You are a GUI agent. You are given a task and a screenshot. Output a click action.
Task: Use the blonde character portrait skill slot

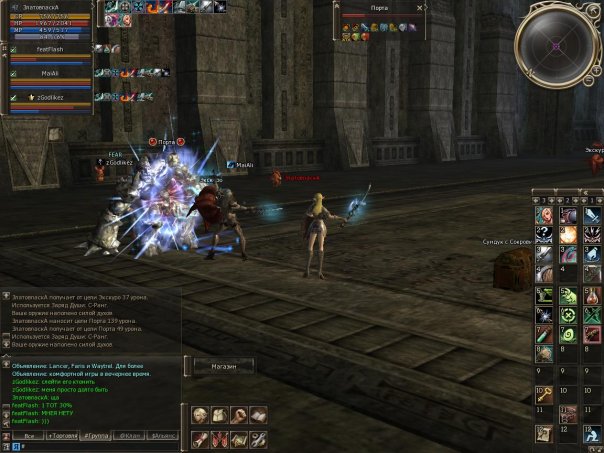[x=543, y=215]
